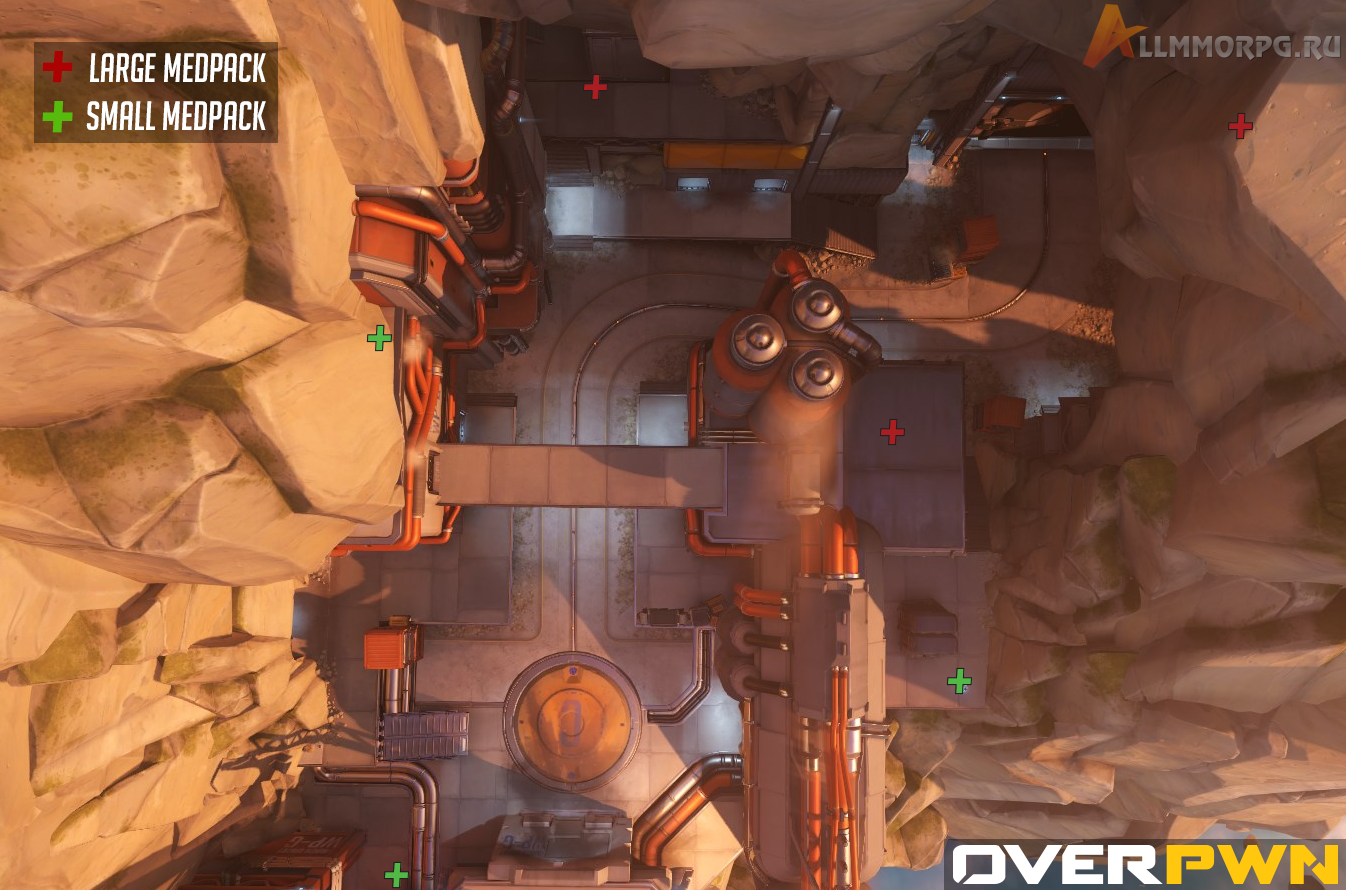Click the red medpack marker on the purple rooftop
The height and width of the screenshot is (890, 1346).
click(x=891, y=432)
